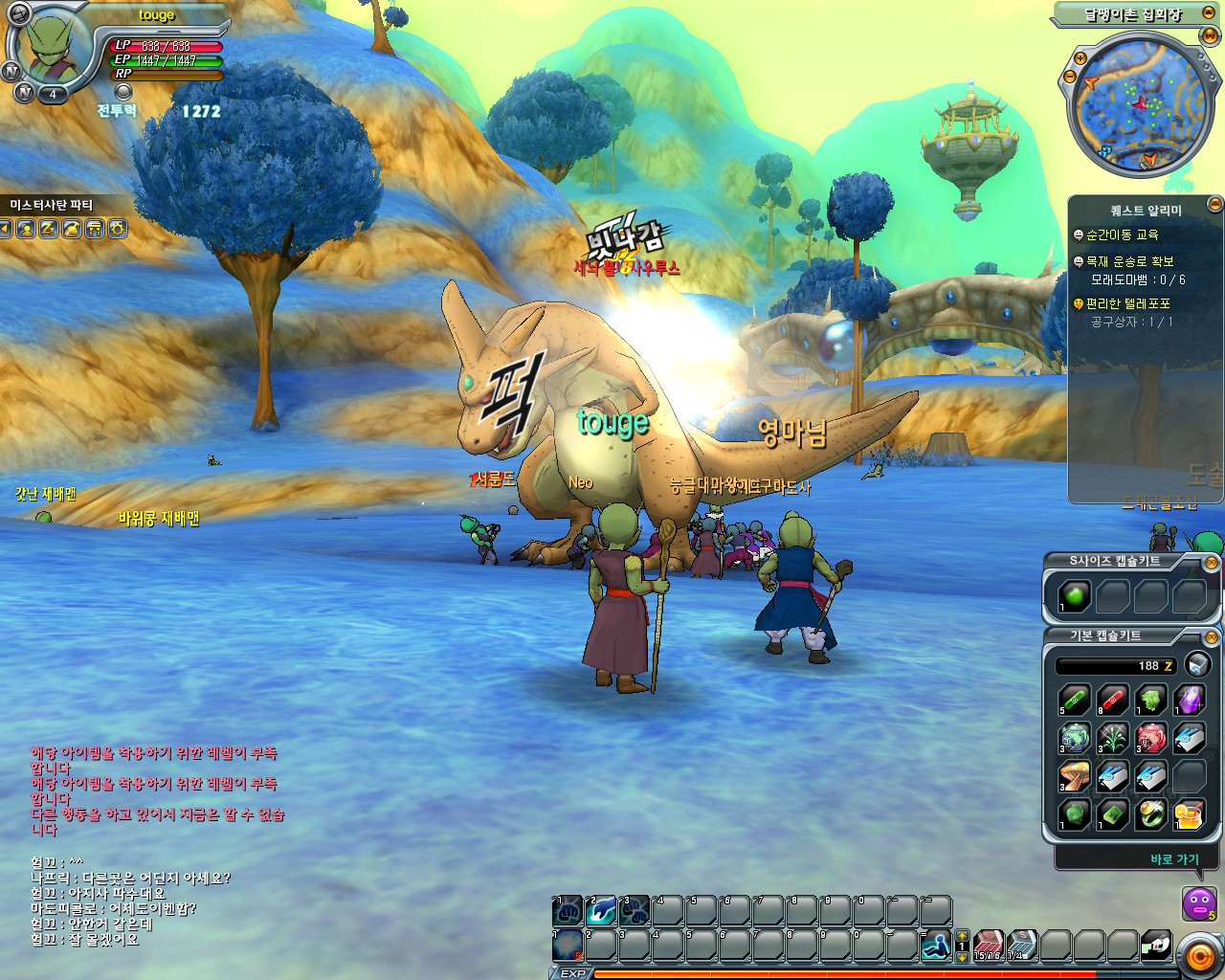Click the trash cube icon in 기본 캡슐키트
Image resolution: width=1225 pixels, height=980 pixels.
point(1197,665)
